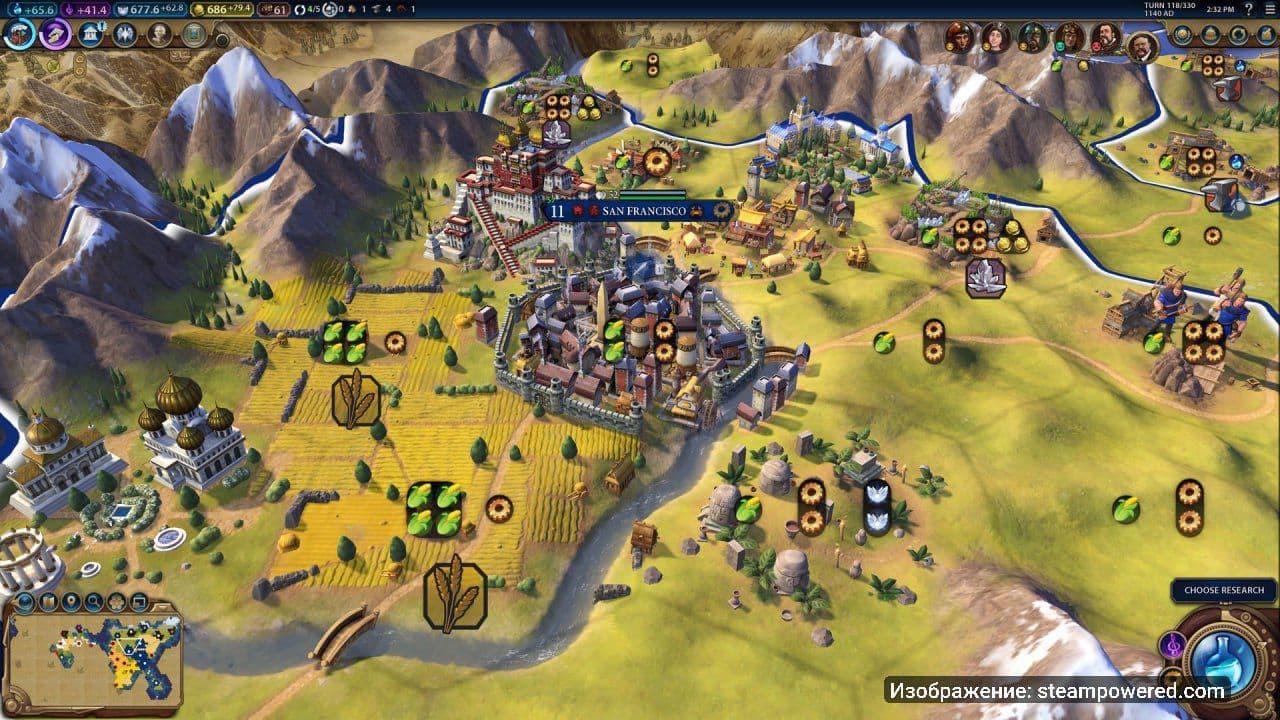
Task: Choose Research notification button
Action: click(1223, 590)
